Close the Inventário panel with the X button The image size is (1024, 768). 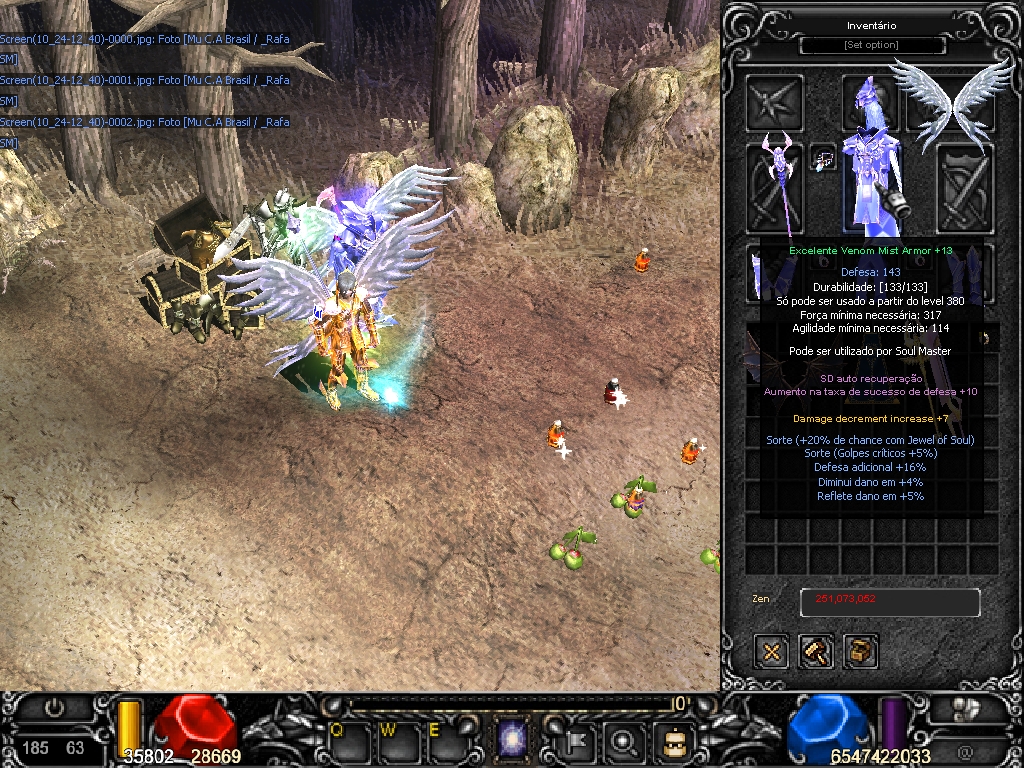click(772, 652)
